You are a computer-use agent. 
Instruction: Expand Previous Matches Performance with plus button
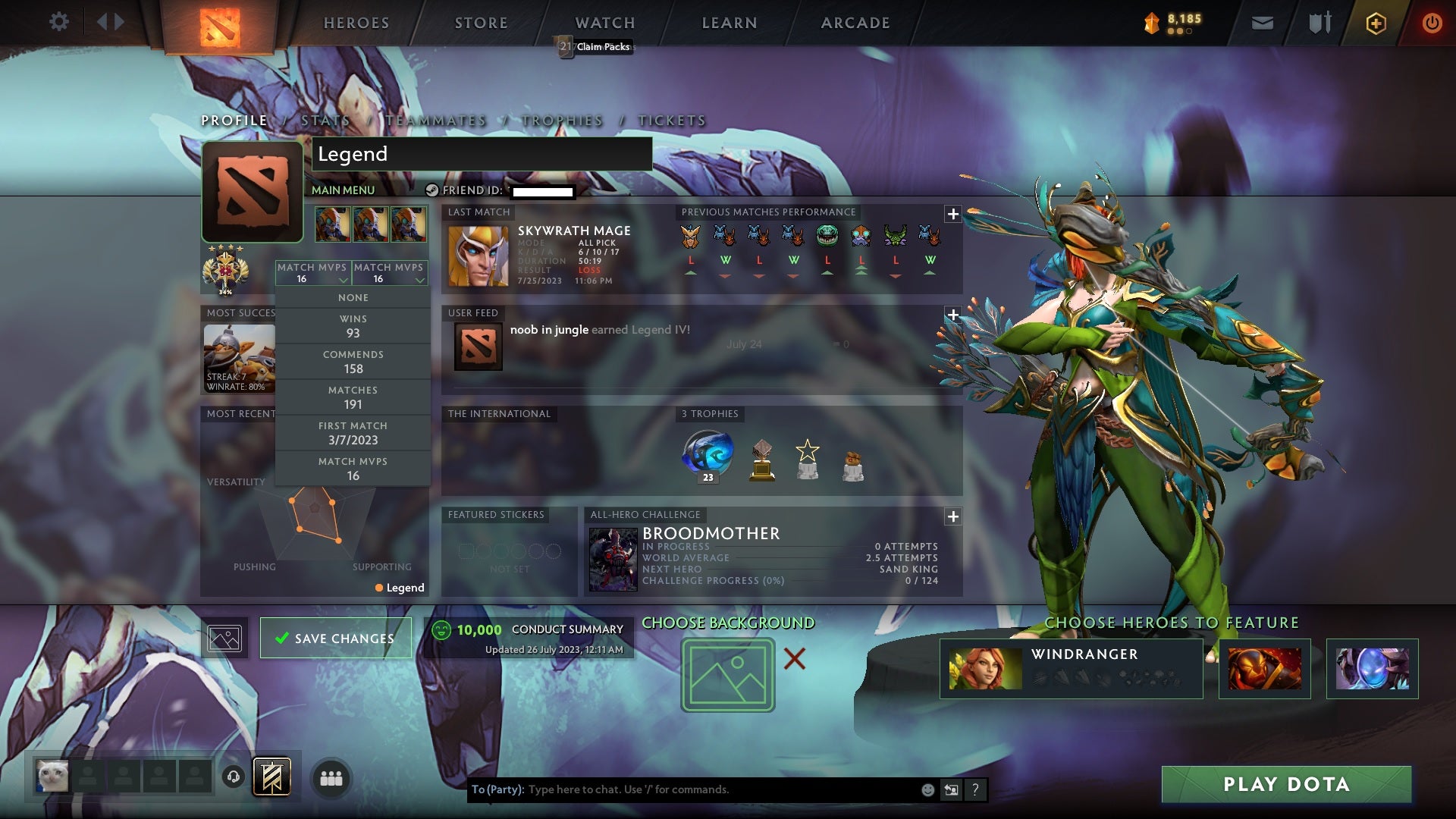coord(952,215)
